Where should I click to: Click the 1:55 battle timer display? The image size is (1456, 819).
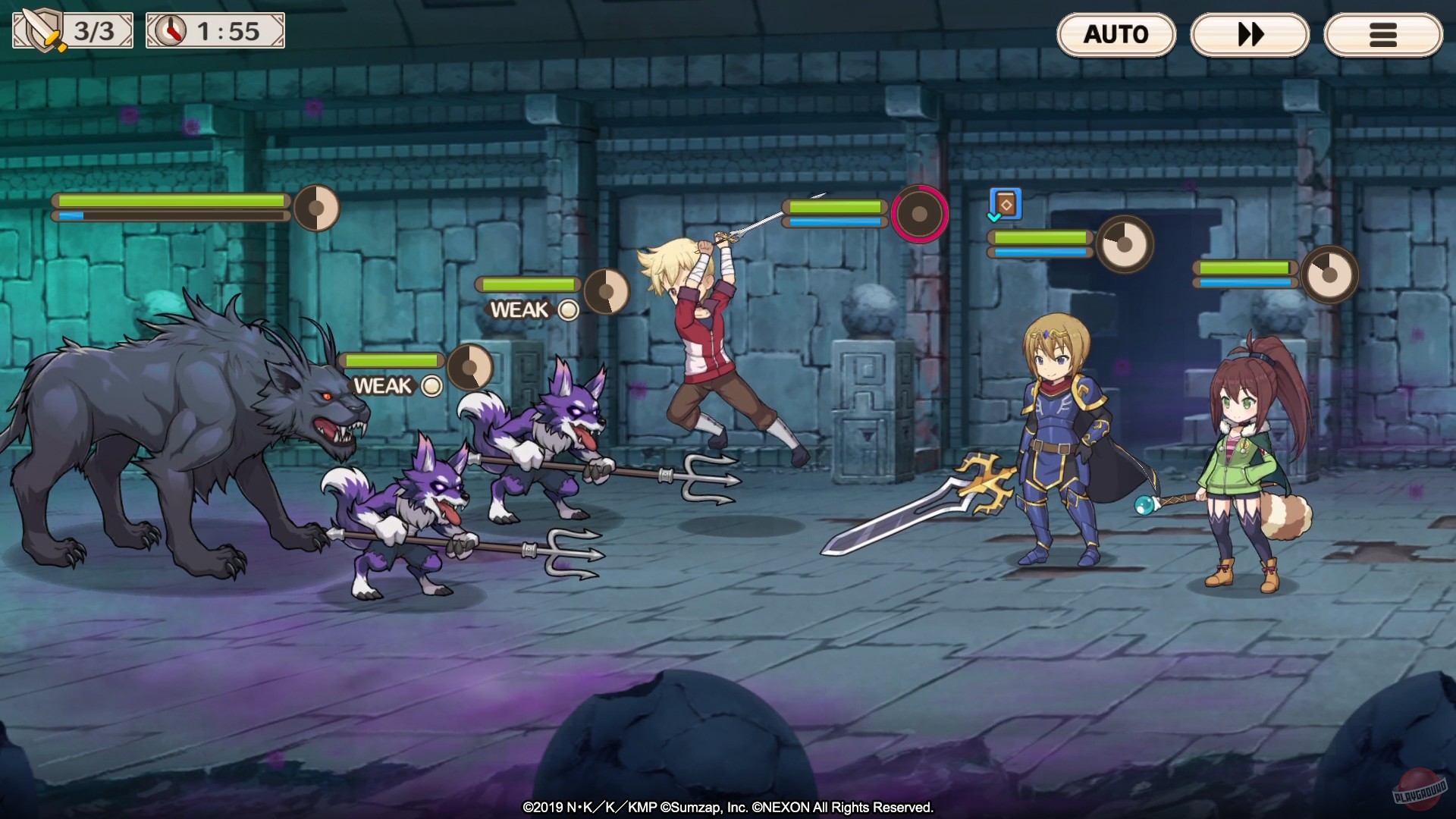227,30
